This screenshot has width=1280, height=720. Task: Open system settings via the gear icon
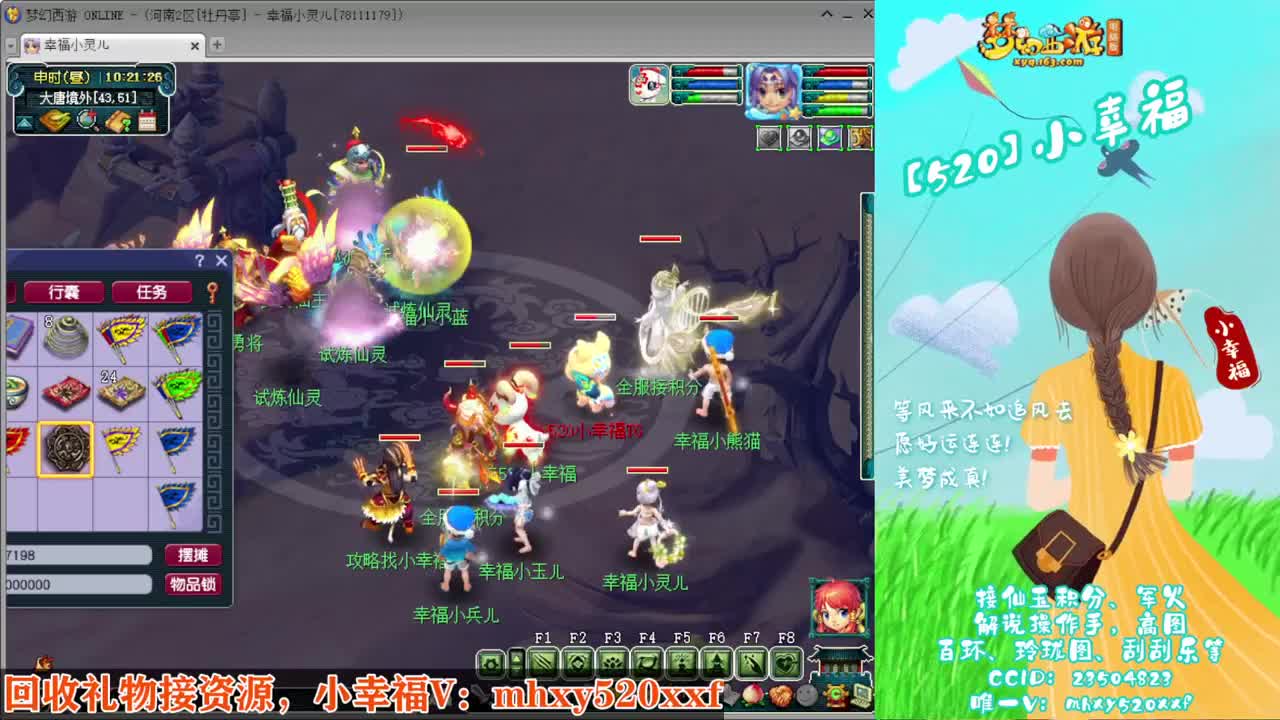pyautogui.click(x=489, y=663)
